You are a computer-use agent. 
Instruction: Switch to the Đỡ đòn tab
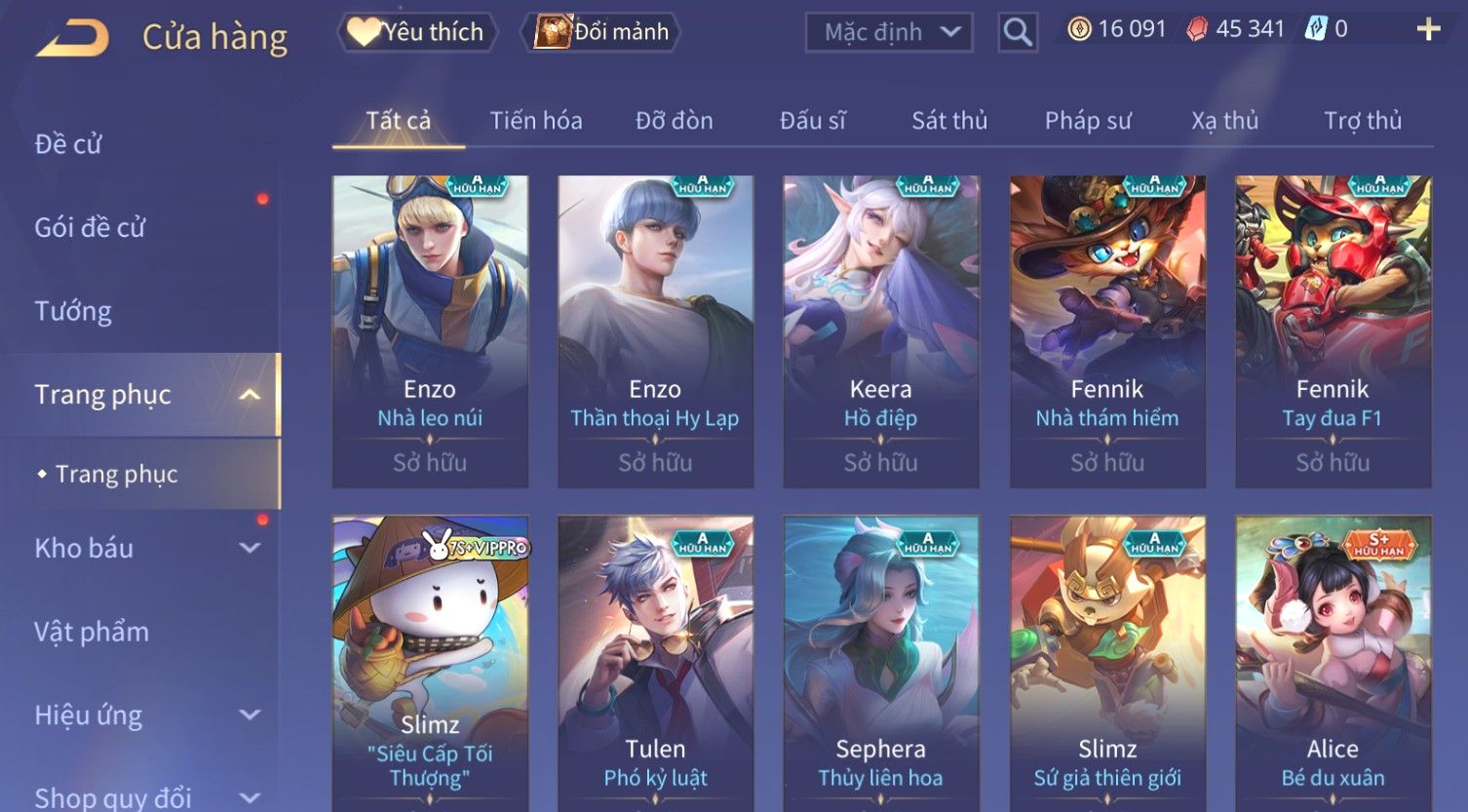674,121
